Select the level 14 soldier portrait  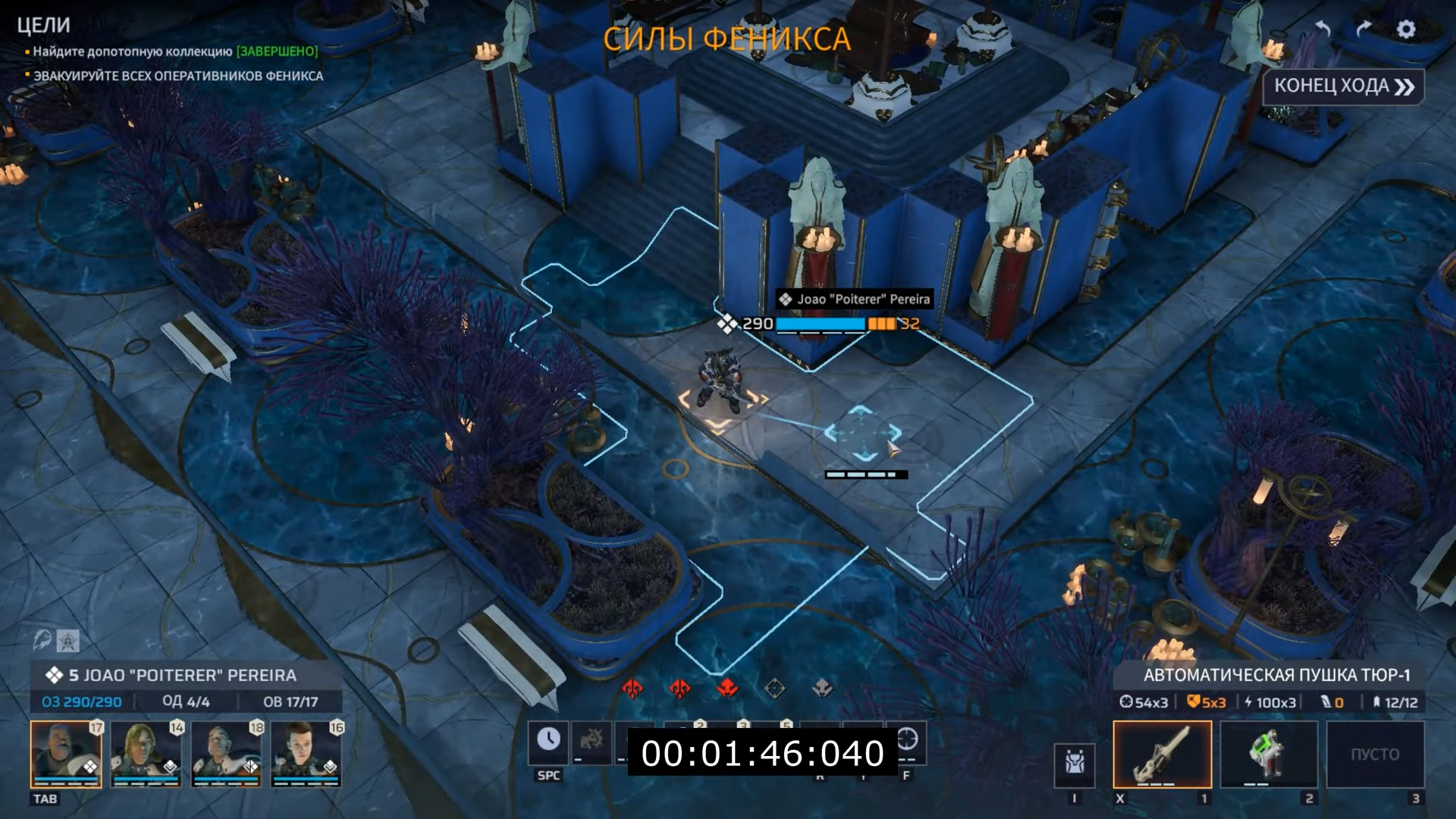pyautogui.click(x=146, y=754)
